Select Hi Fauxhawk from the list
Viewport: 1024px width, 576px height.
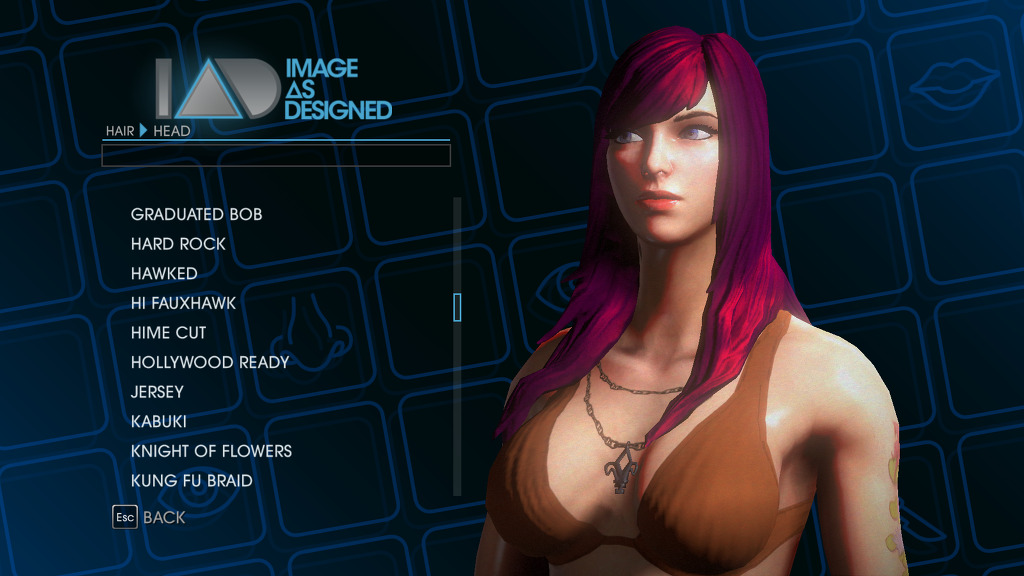183,303
